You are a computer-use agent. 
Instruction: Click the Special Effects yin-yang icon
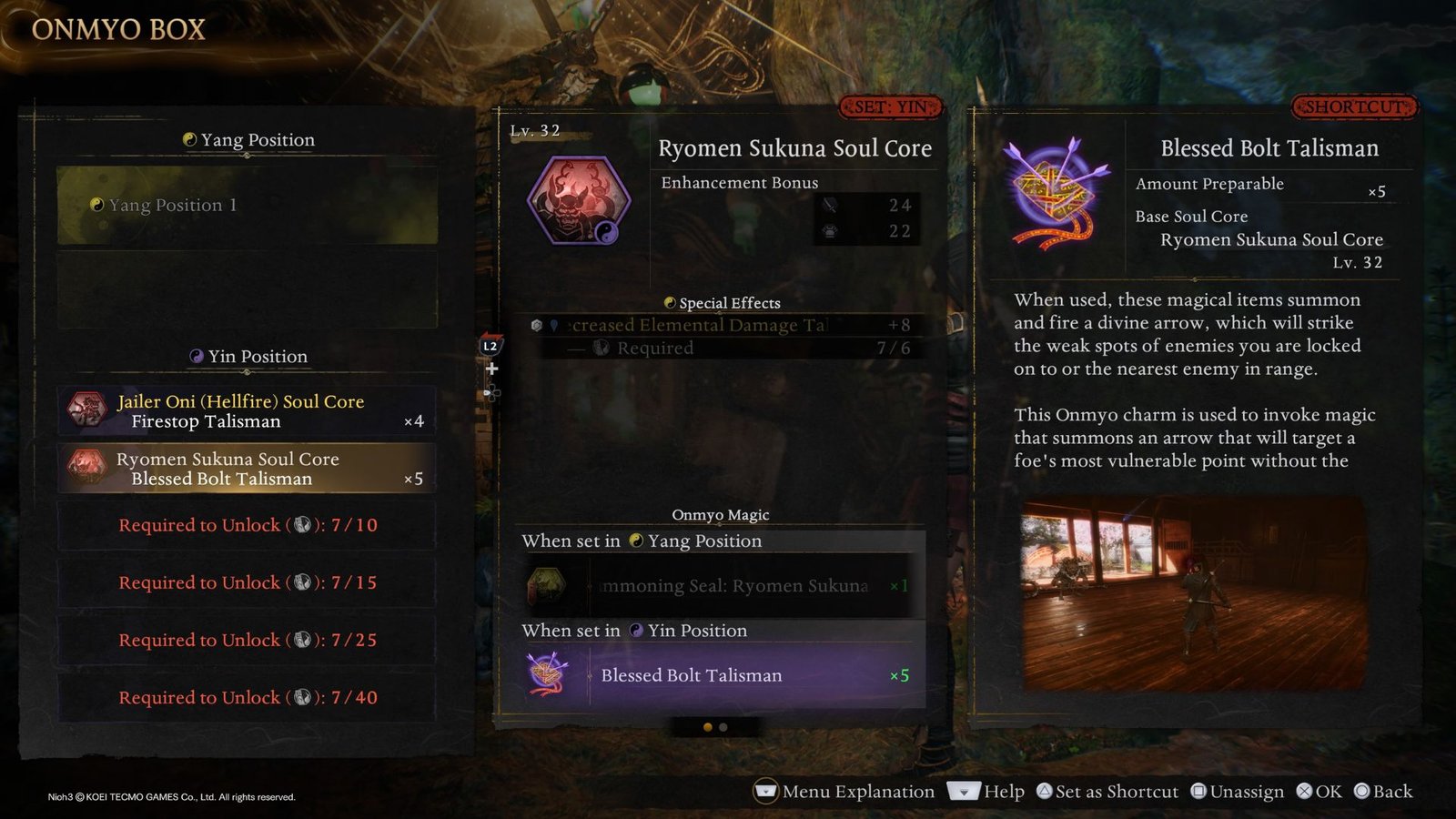670,302
